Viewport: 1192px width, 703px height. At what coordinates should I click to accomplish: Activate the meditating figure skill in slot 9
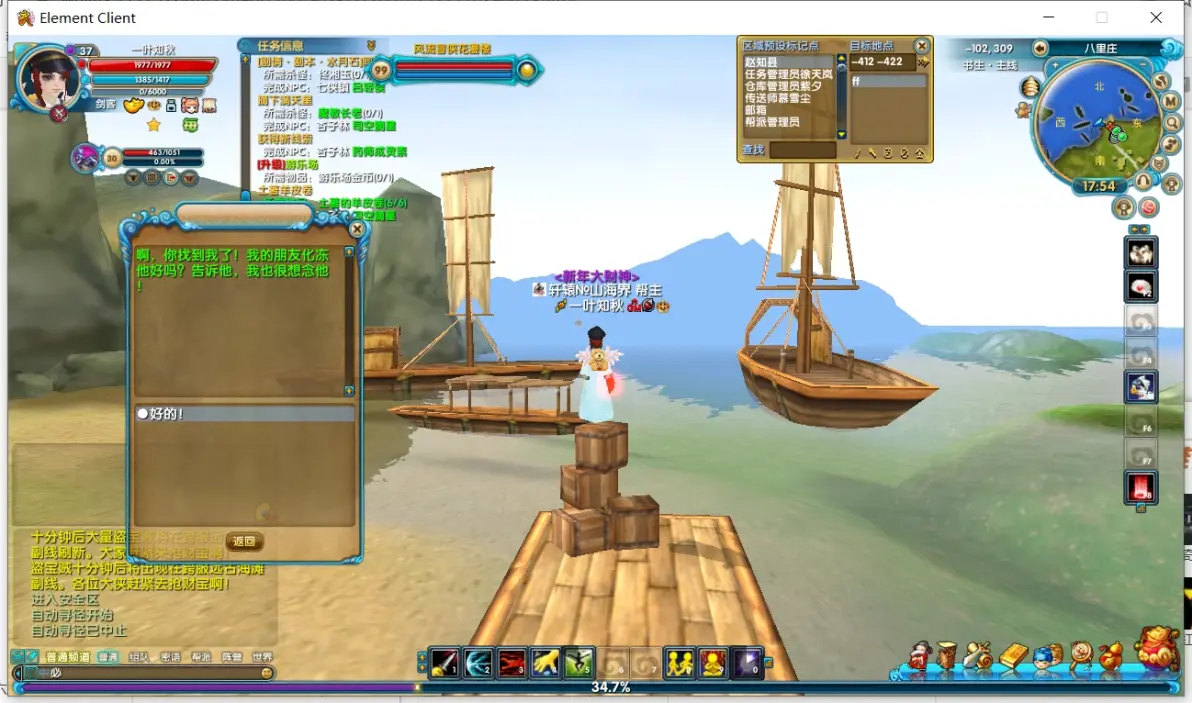point(713,663)
